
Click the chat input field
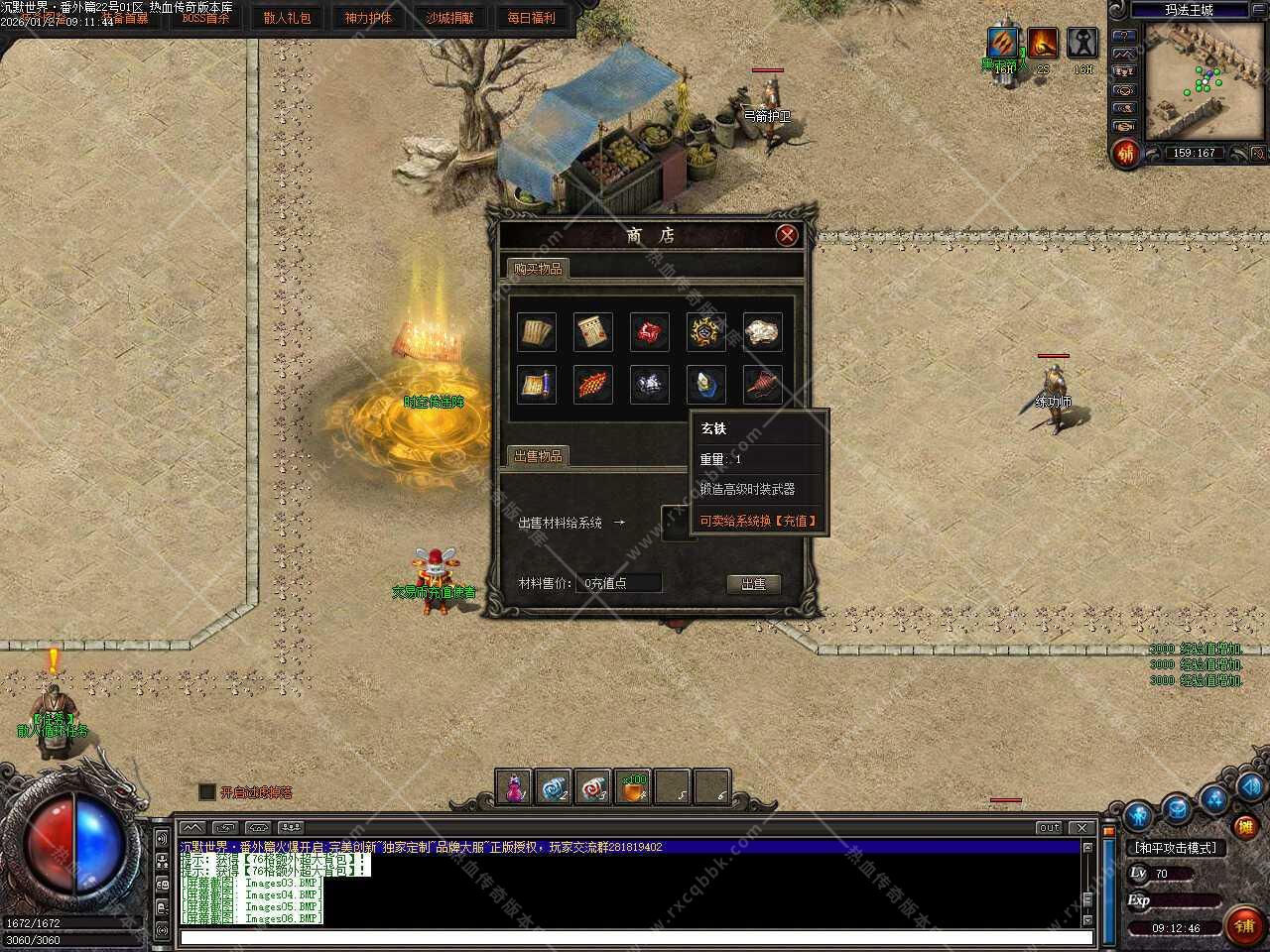[x=635, y=937]
